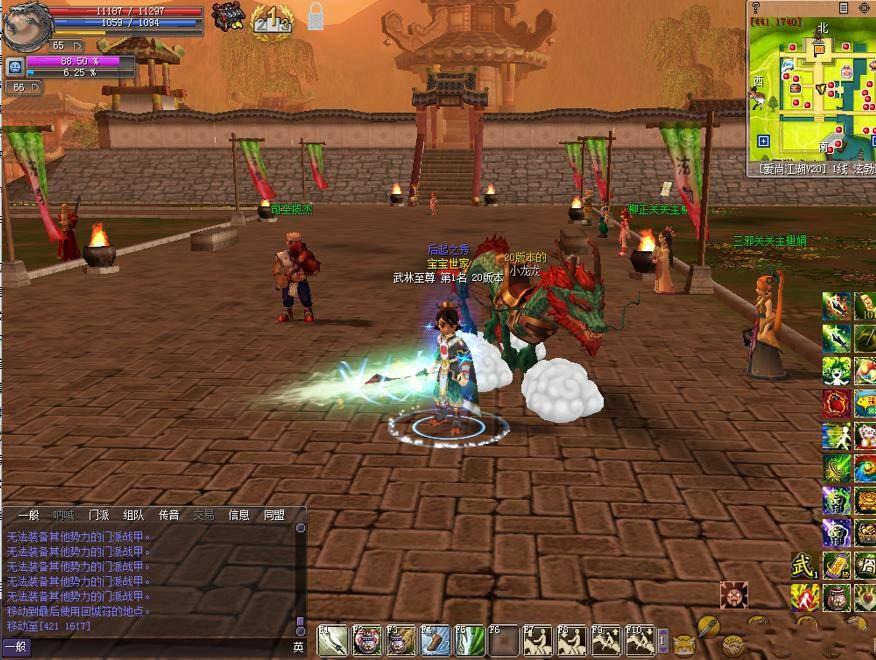The image size is (876, 660).
Task: Open the 组队 team chat tab
Action: coord(133,515)
